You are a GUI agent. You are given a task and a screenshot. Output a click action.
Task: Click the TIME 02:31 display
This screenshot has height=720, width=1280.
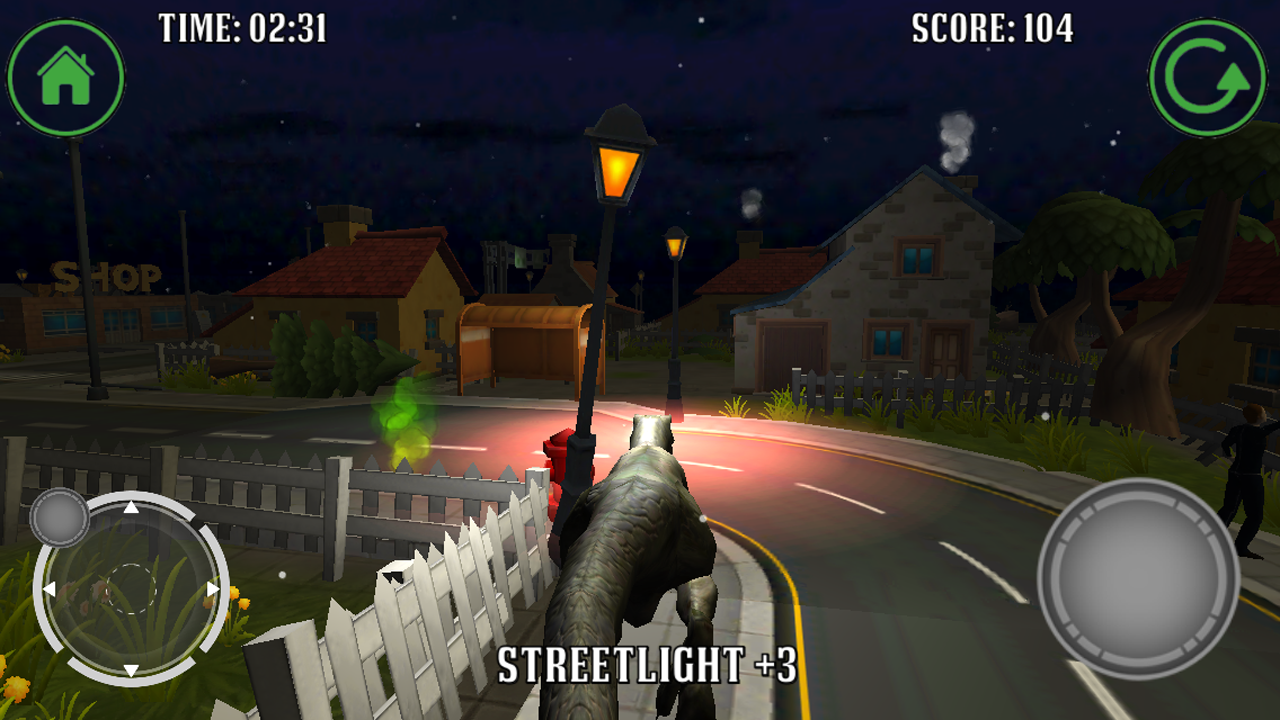point(240,29)
